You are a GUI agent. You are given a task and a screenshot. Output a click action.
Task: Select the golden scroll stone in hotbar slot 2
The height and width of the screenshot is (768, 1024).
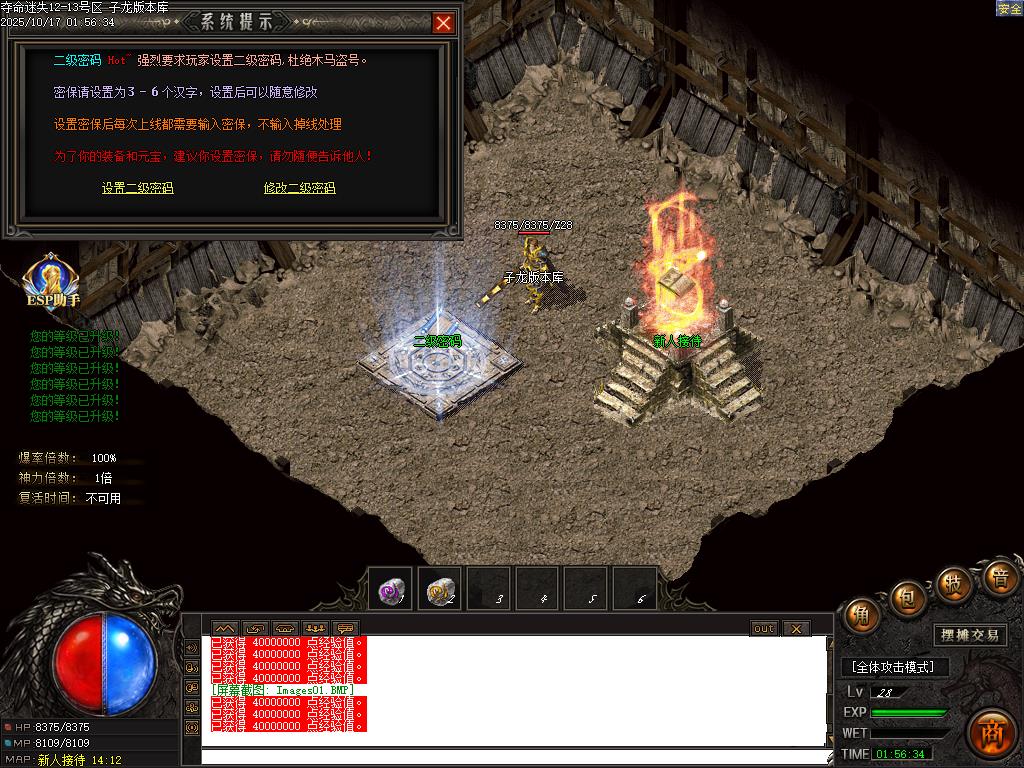tap(439, 590)
